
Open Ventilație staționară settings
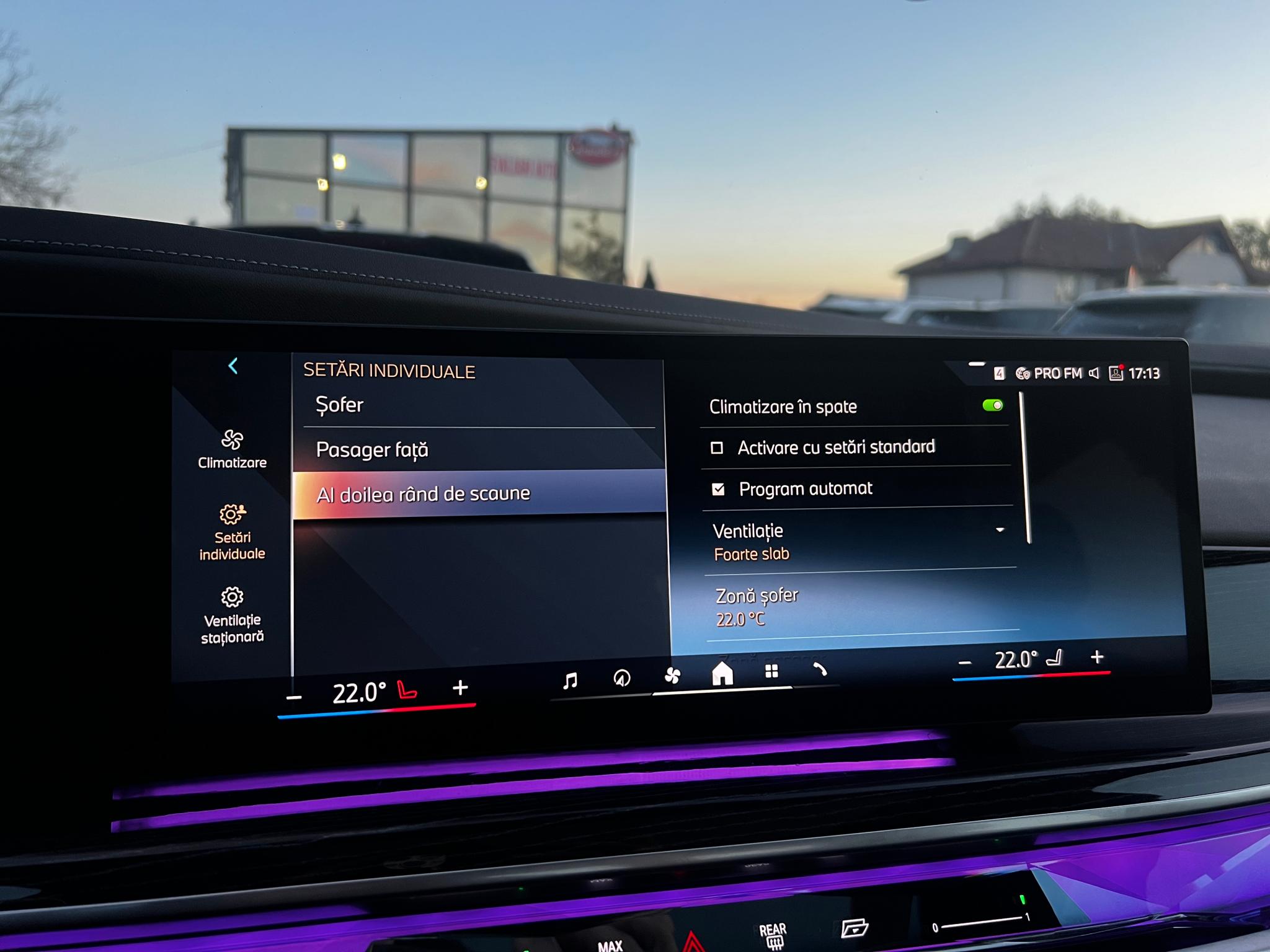tap(233, 615)
